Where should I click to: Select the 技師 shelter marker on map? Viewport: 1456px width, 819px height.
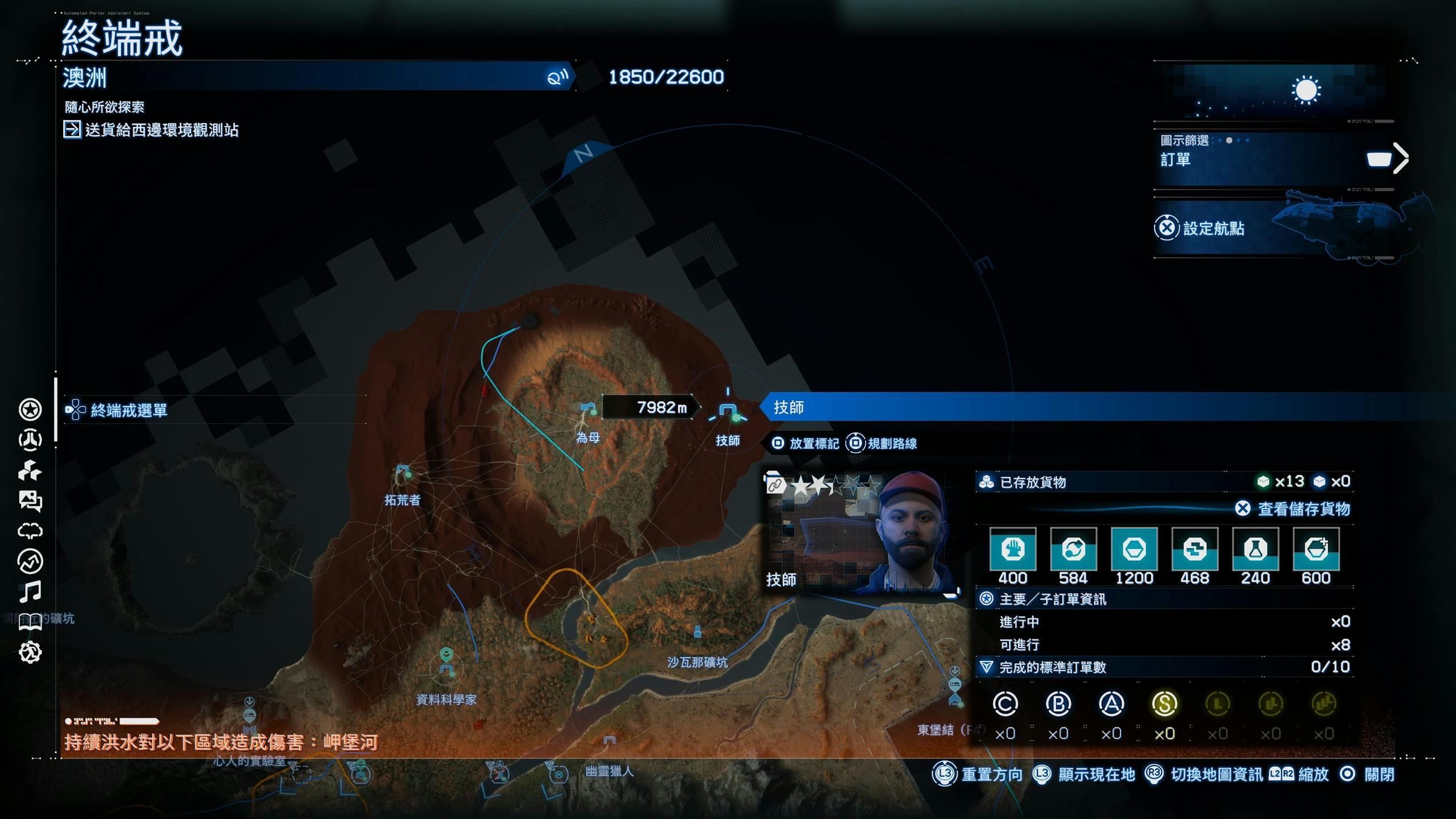(x=728, y=411)
